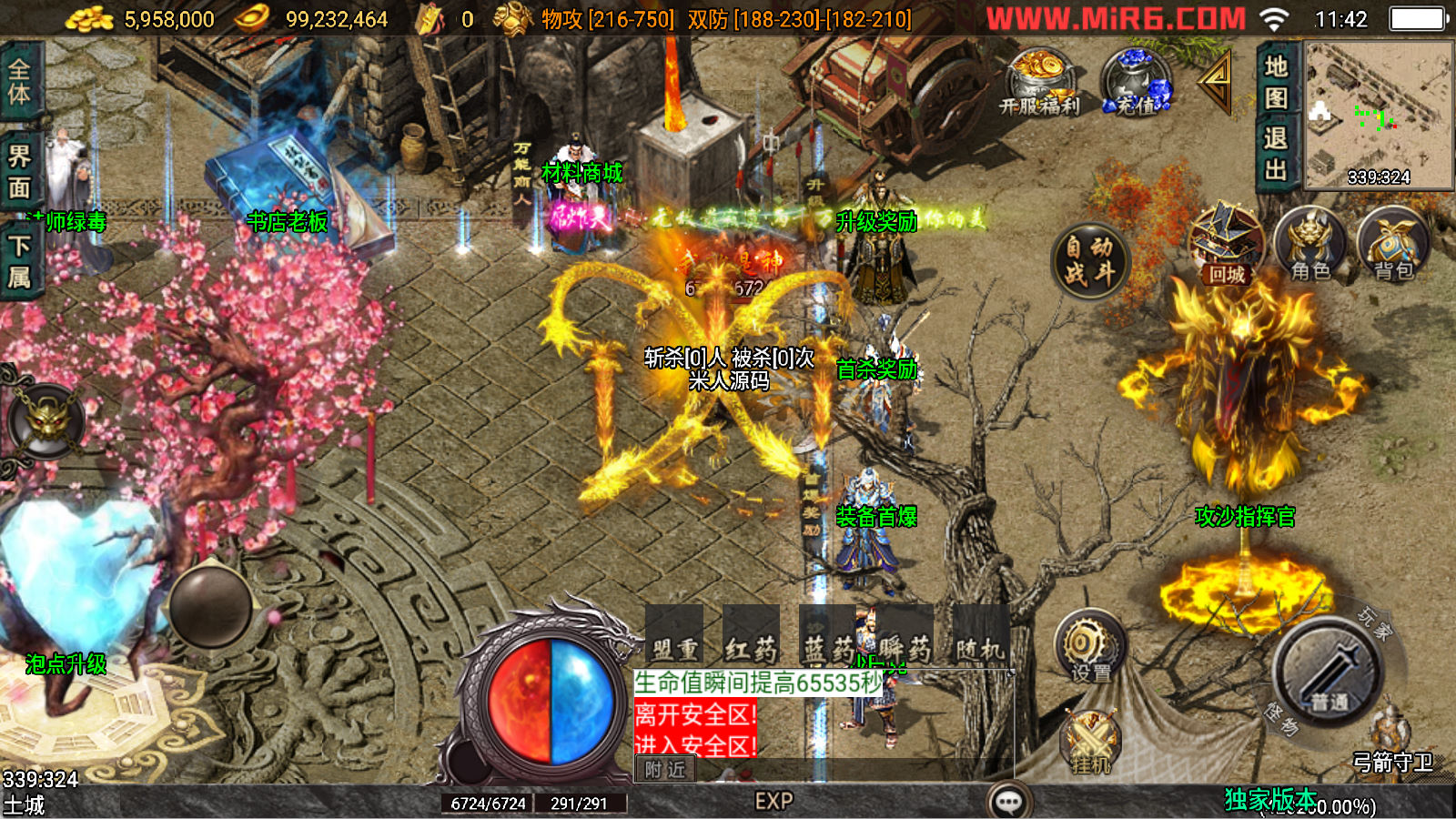The width and height of the screenshot is (1456, 819).
Task: Activate the 挂机 idle mode button
Action: click(1090, 743)
